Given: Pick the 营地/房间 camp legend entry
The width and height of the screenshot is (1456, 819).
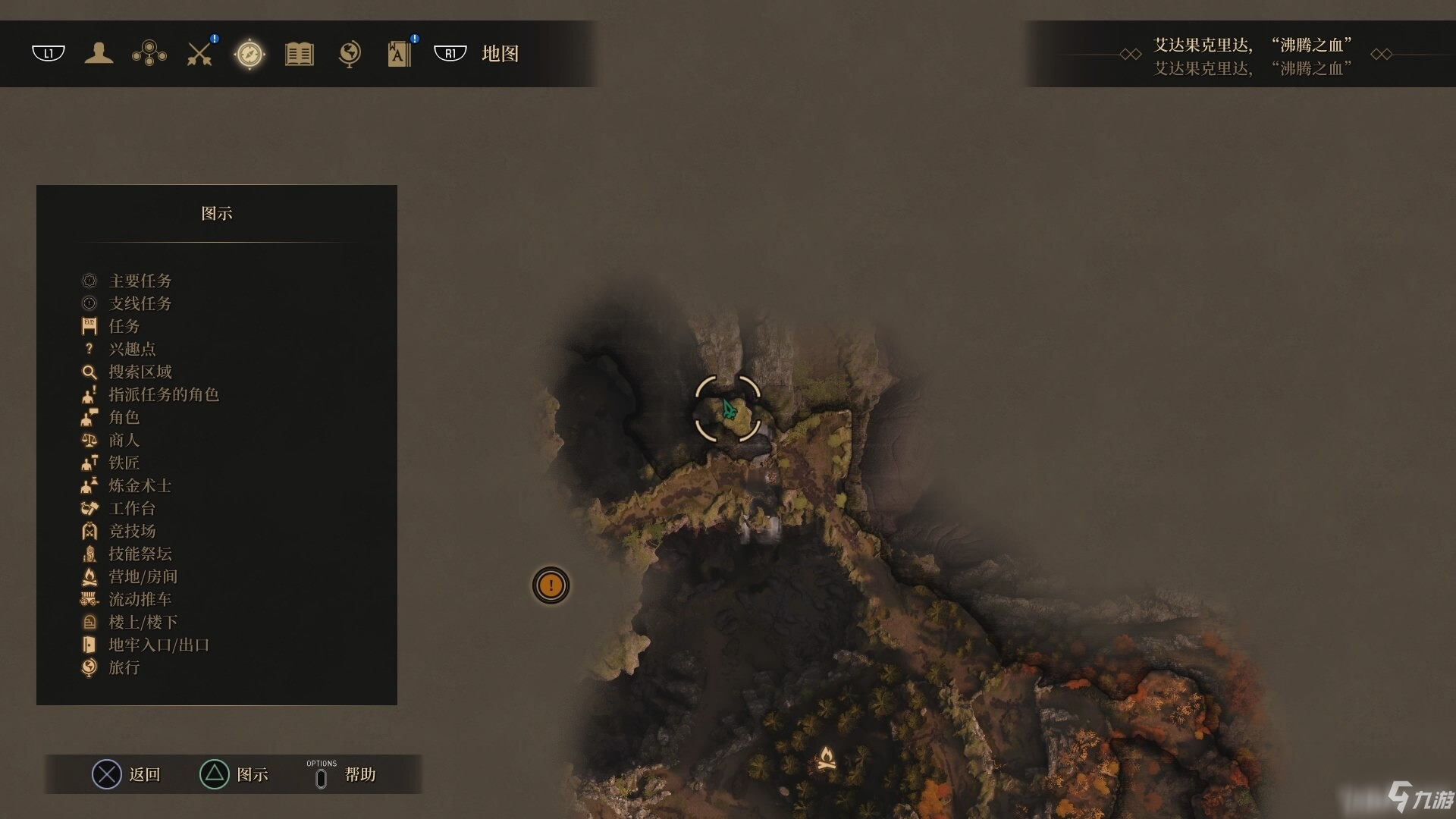Looking at the screenshot, I should click(x=143, y=576).
